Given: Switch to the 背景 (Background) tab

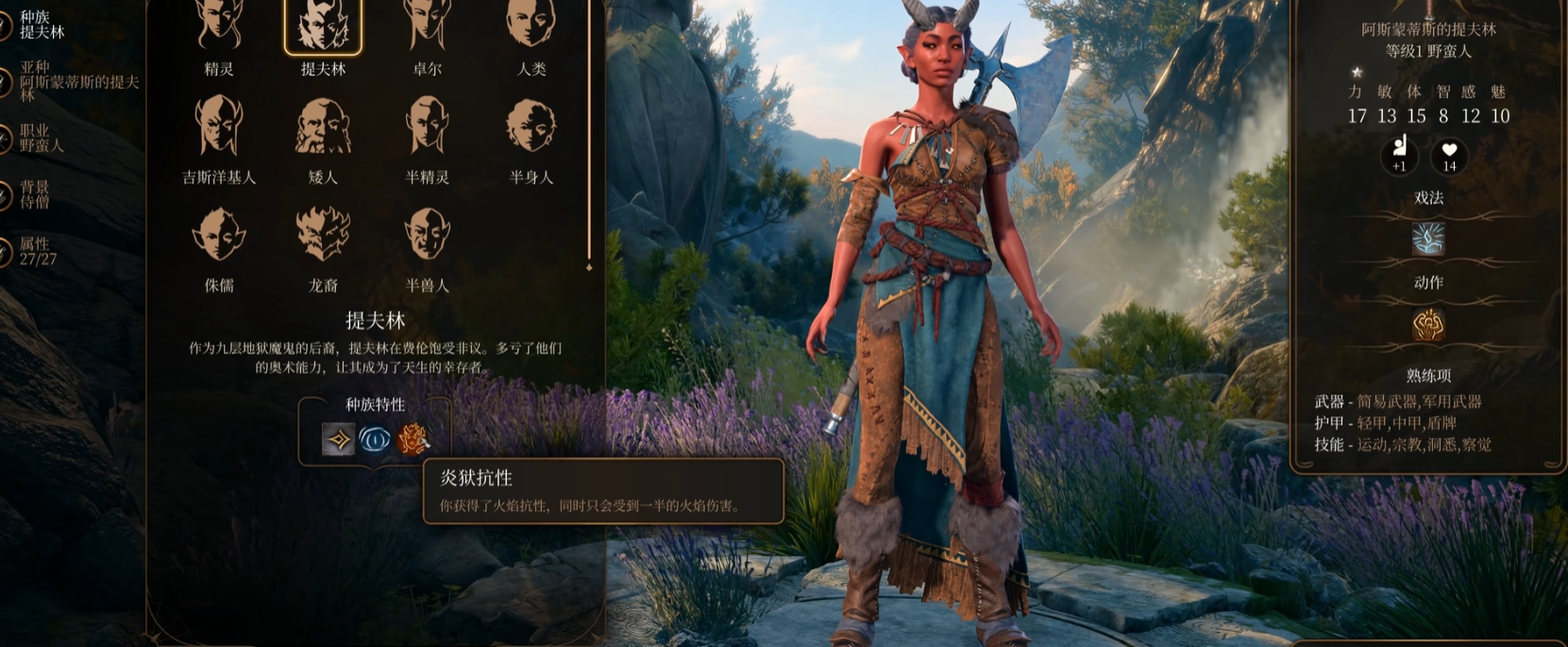Looking at the screenshot, I should point(34,195).
